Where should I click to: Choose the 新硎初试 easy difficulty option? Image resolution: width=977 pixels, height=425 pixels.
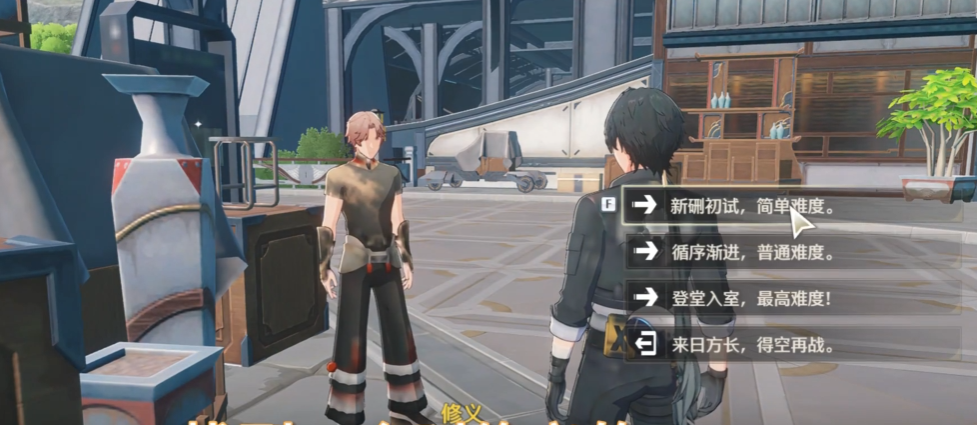pyautogui.click(x=750, y=207)
